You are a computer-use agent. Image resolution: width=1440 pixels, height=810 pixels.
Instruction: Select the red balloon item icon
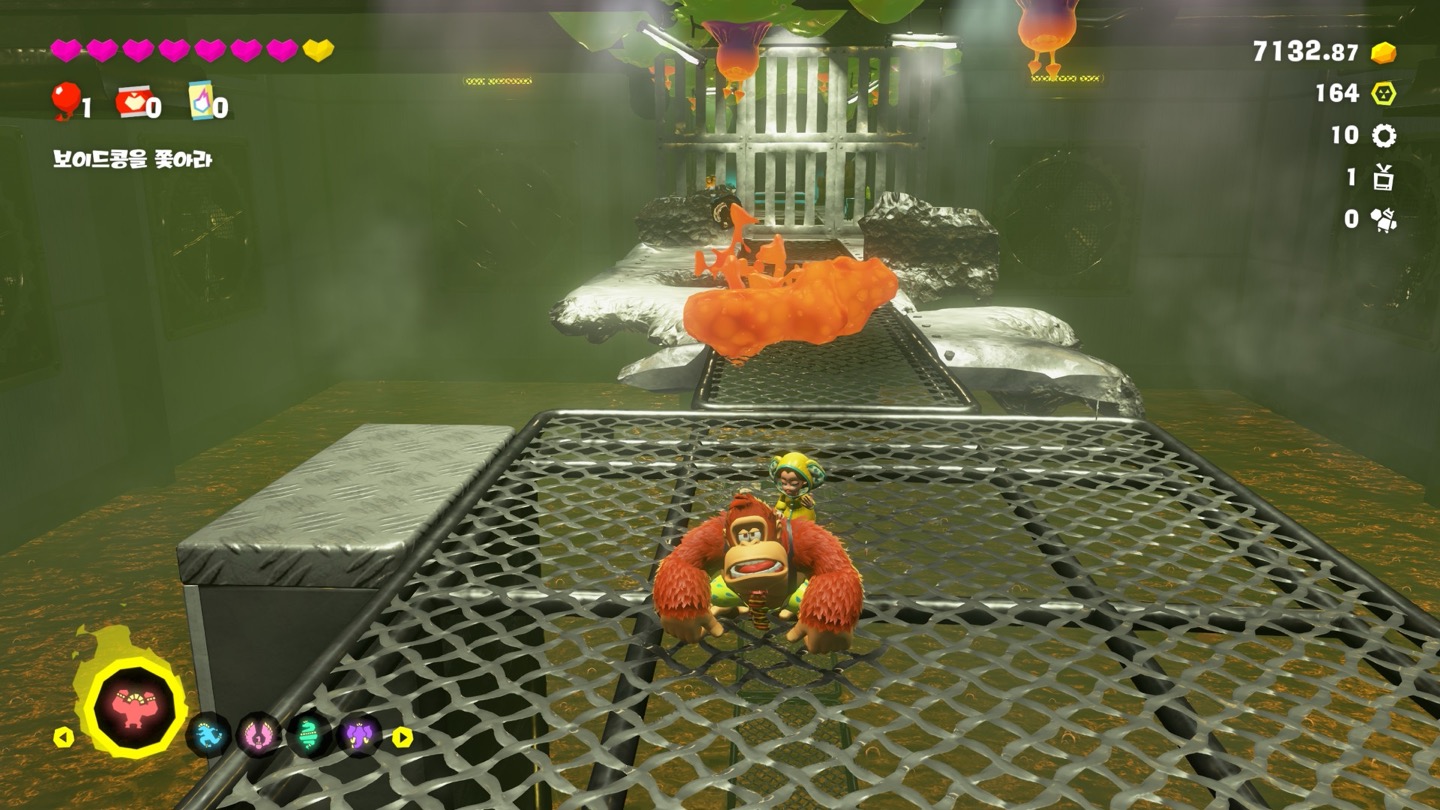coord(65,101)
